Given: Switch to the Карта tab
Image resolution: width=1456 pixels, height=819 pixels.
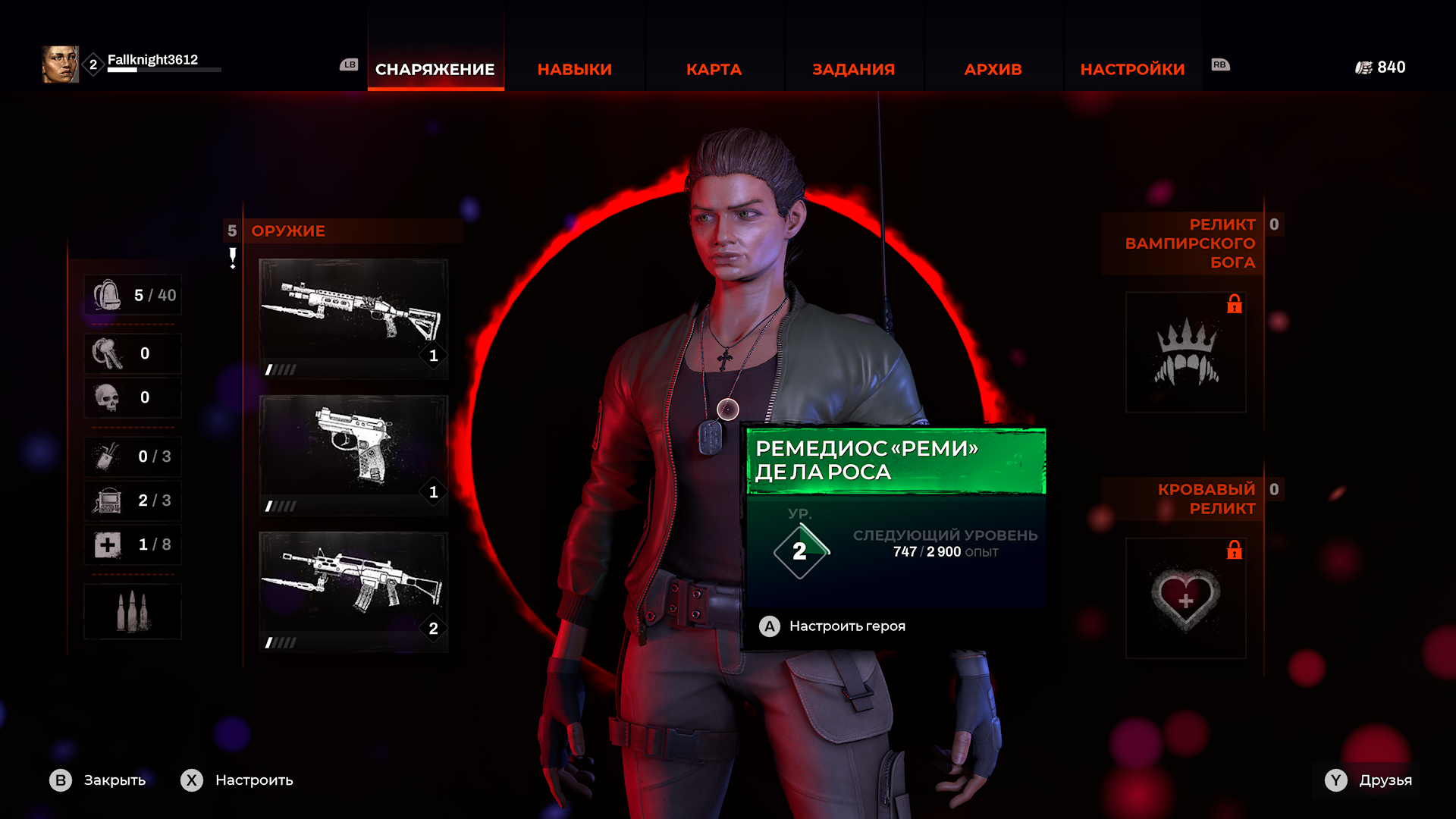Looking at the screenshot, I should tap(714, 69).
